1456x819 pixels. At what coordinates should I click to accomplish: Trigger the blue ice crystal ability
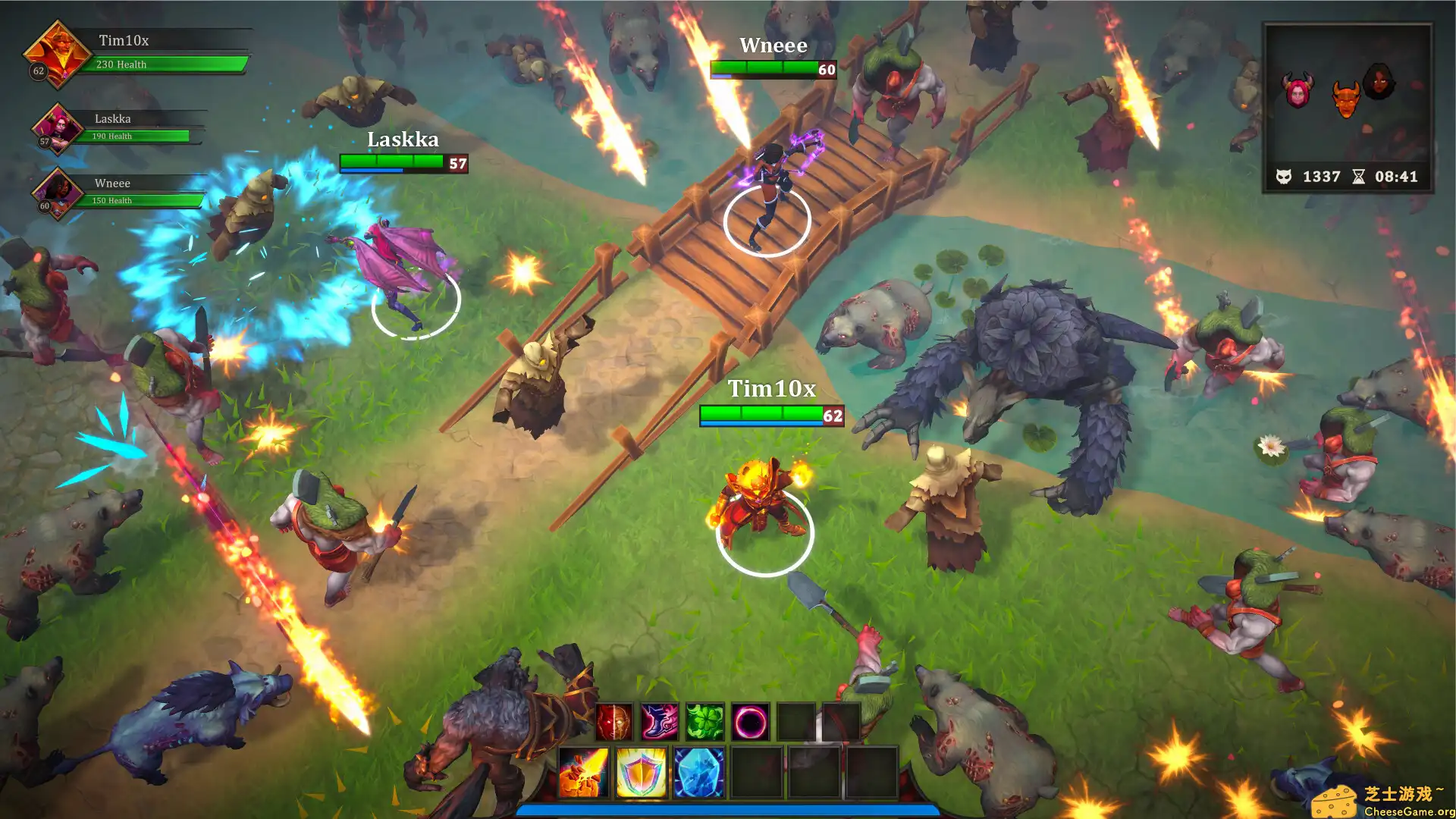pos(698,773)
